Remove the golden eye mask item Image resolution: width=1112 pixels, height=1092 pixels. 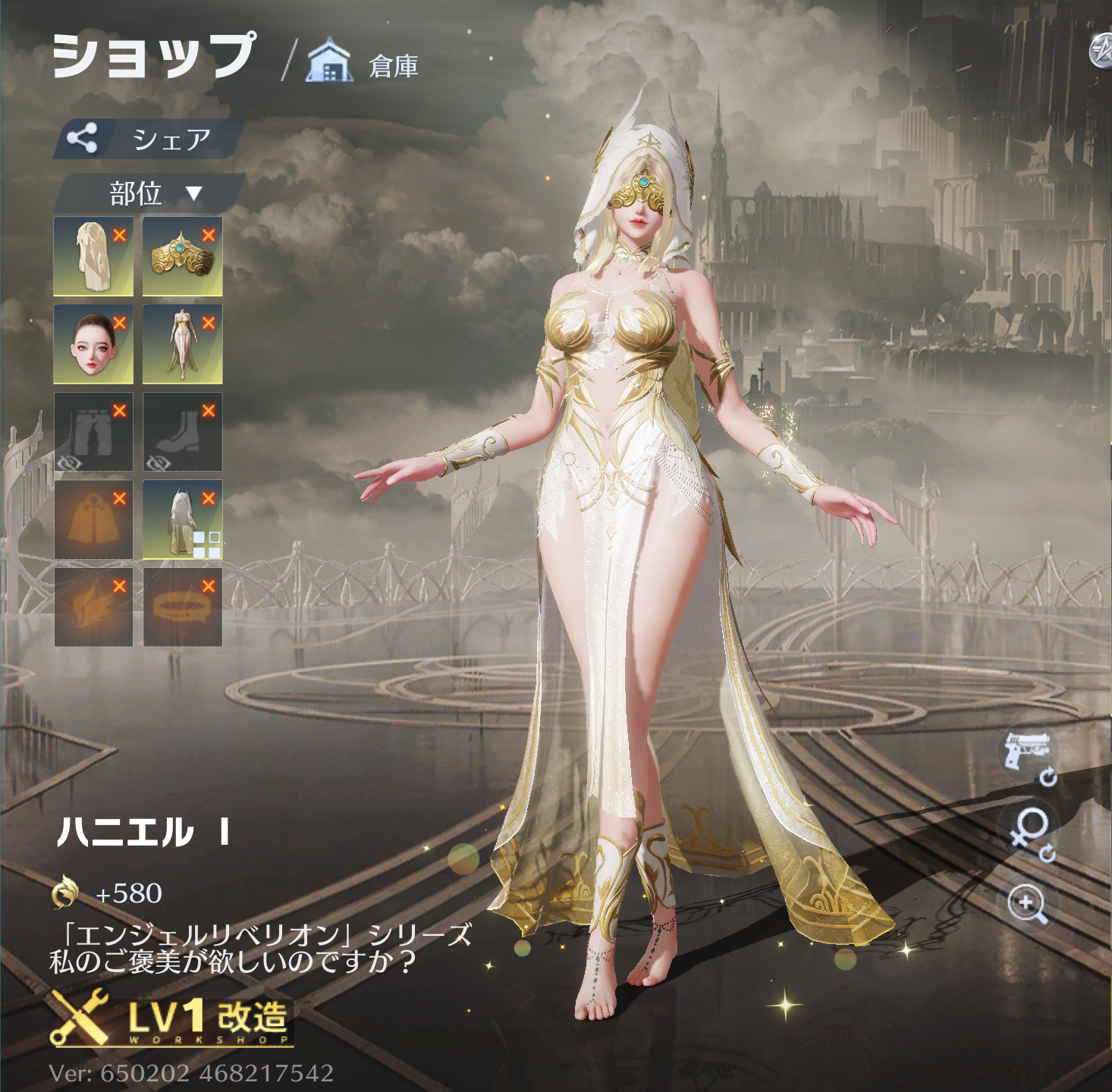pos(209,235)
